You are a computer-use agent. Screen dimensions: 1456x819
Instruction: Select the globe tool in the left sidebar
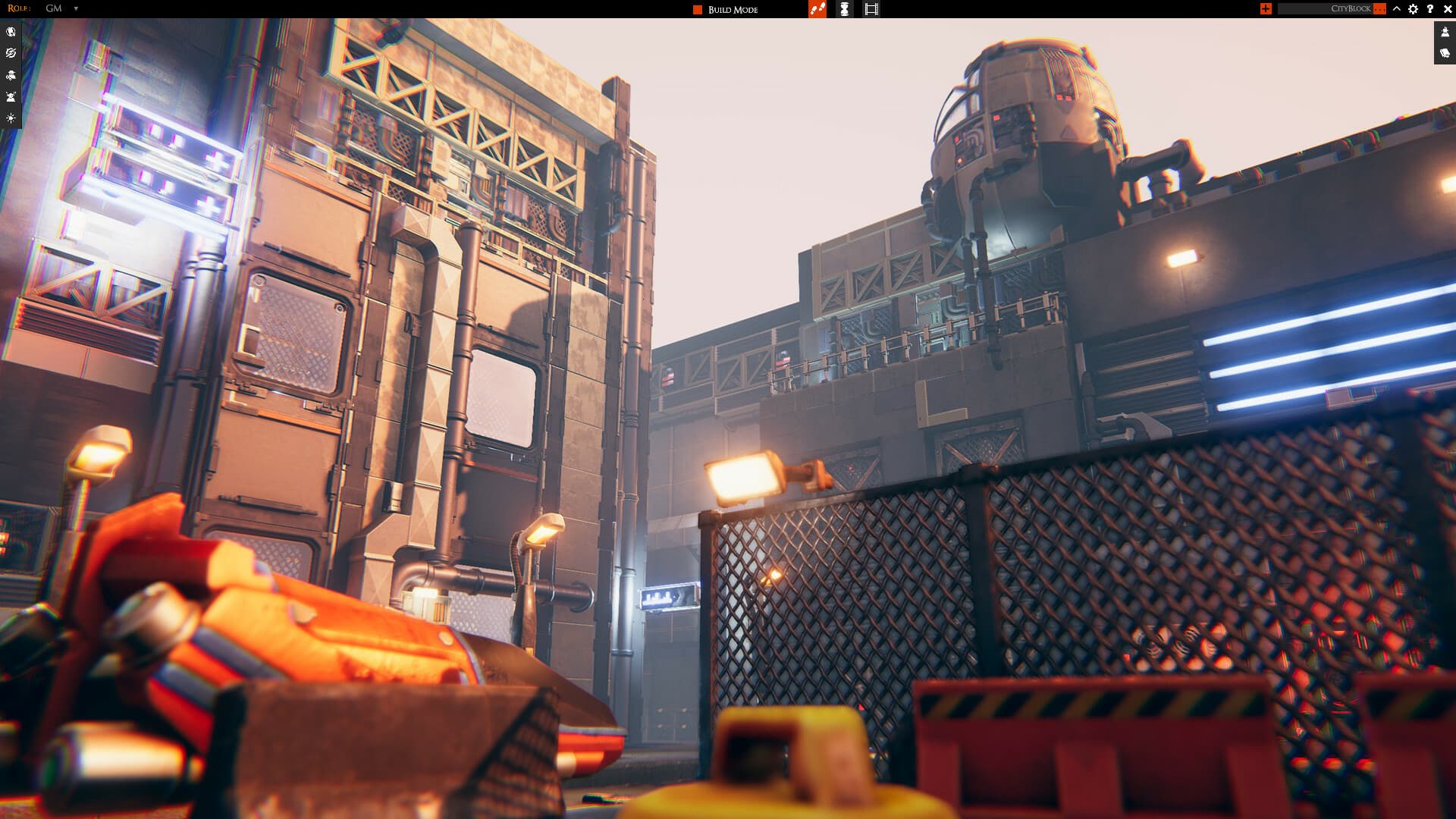pyautogui.click(x=11, y=31)
